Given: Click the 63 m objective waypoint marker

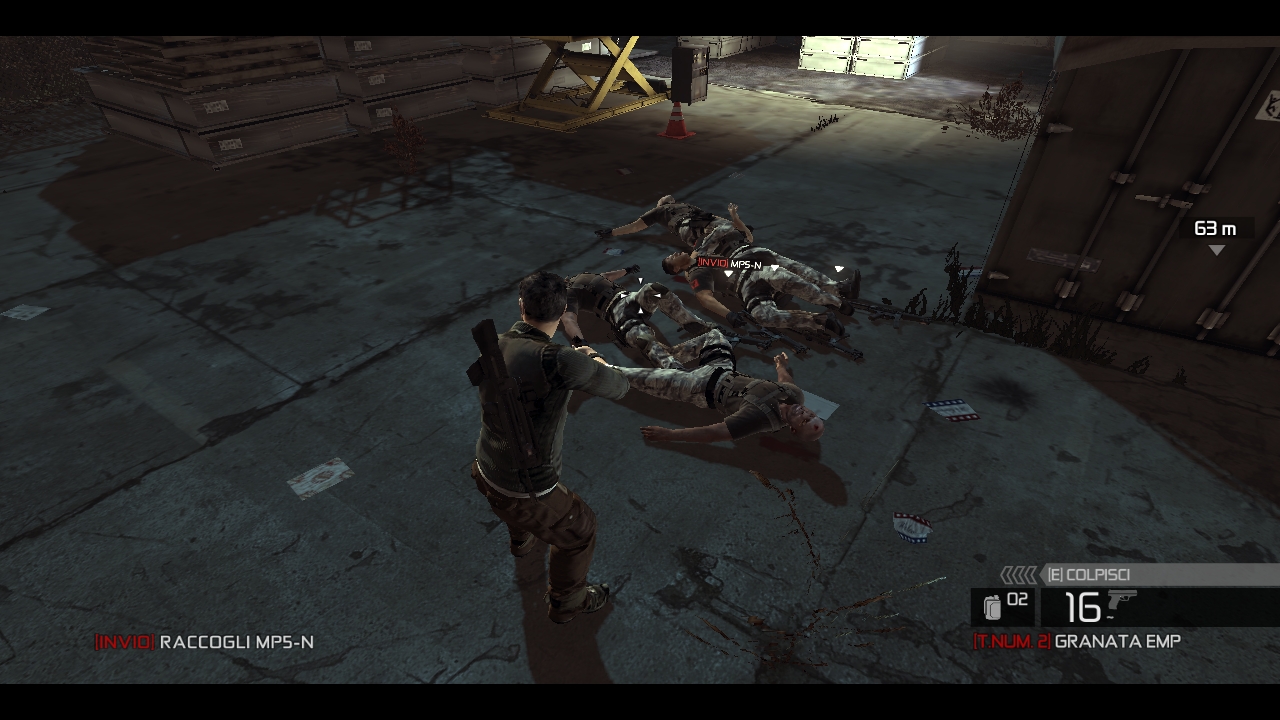Looking at the screenshot, I should click(1216, 250).
